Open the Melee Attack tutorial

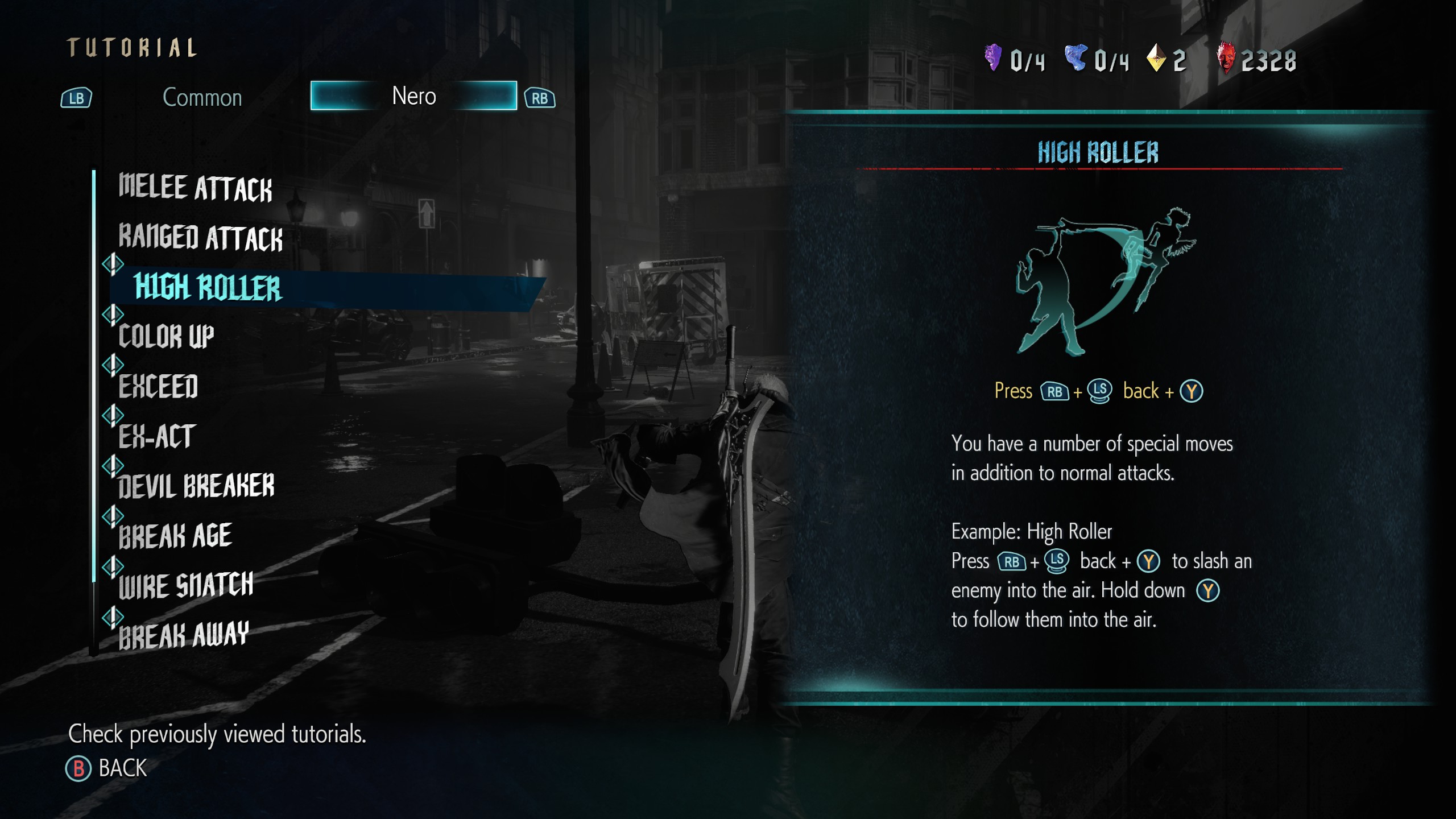pyautogui.click(x=195, y=188)
